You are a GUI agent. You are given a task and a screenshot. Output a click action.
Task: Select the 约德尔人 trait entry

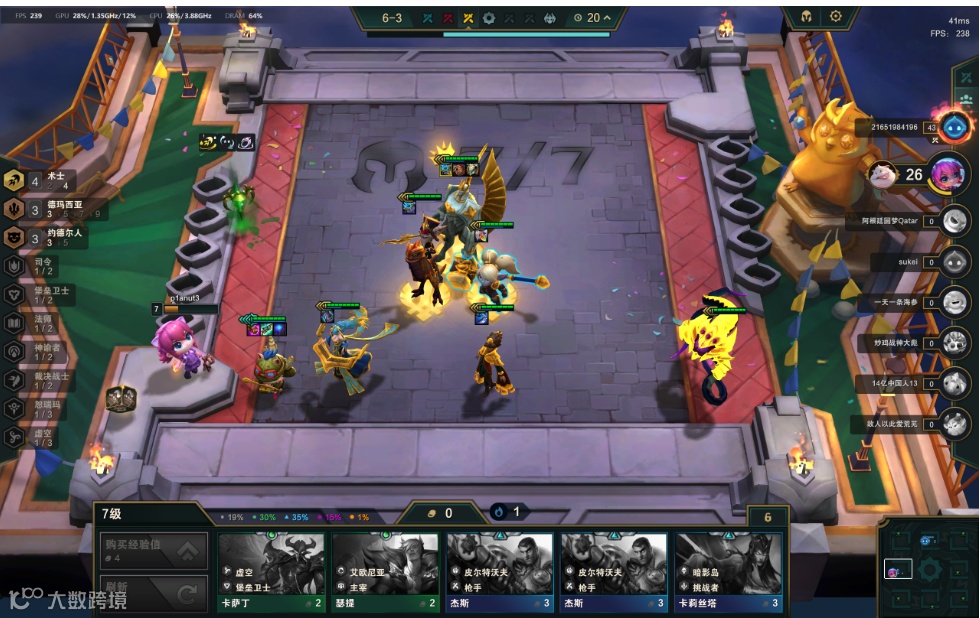pos(52,237)
